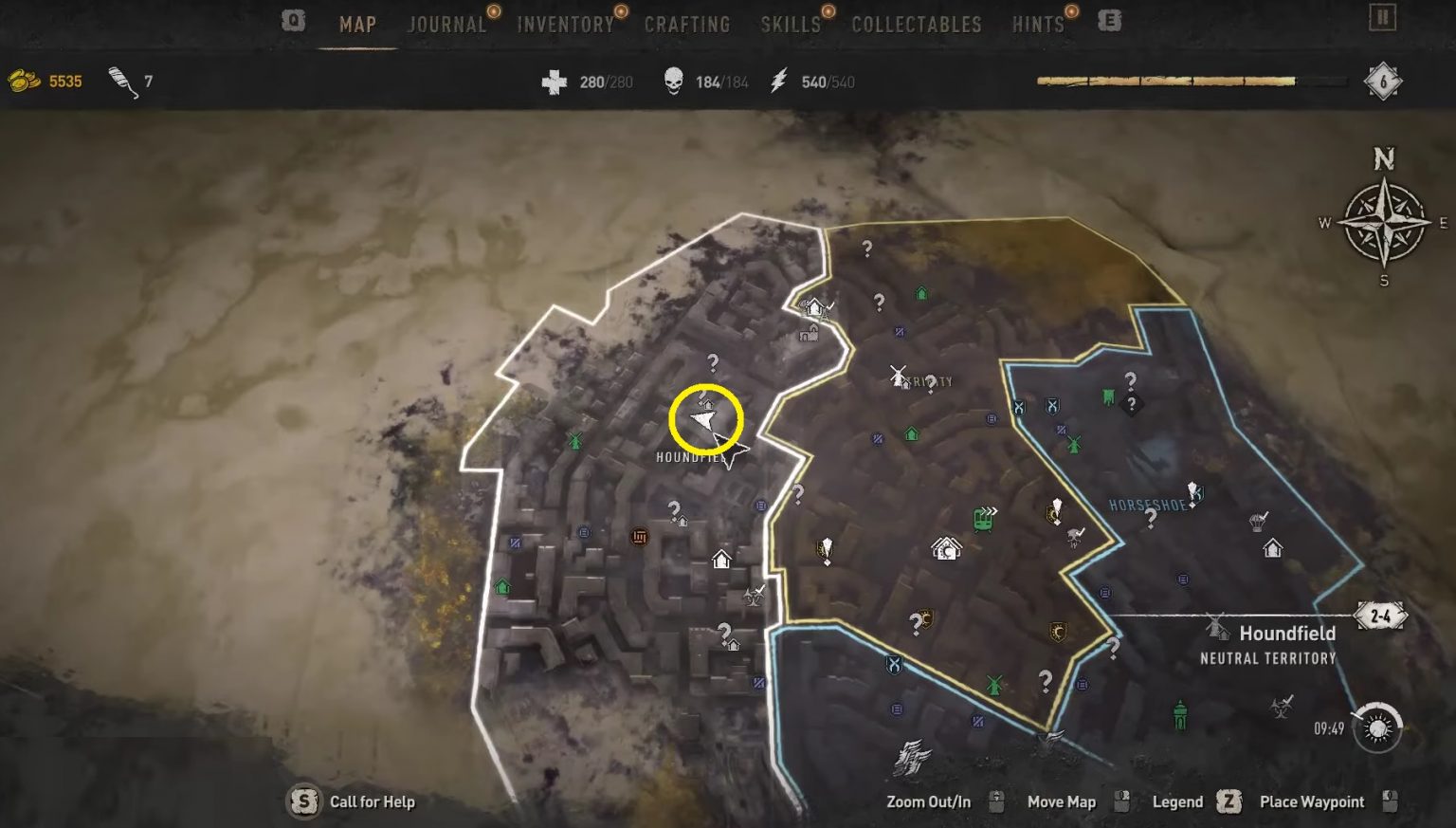Viewport: 1456px width, 828px height.
Task: Open the Journal tab
Action: 446,24
